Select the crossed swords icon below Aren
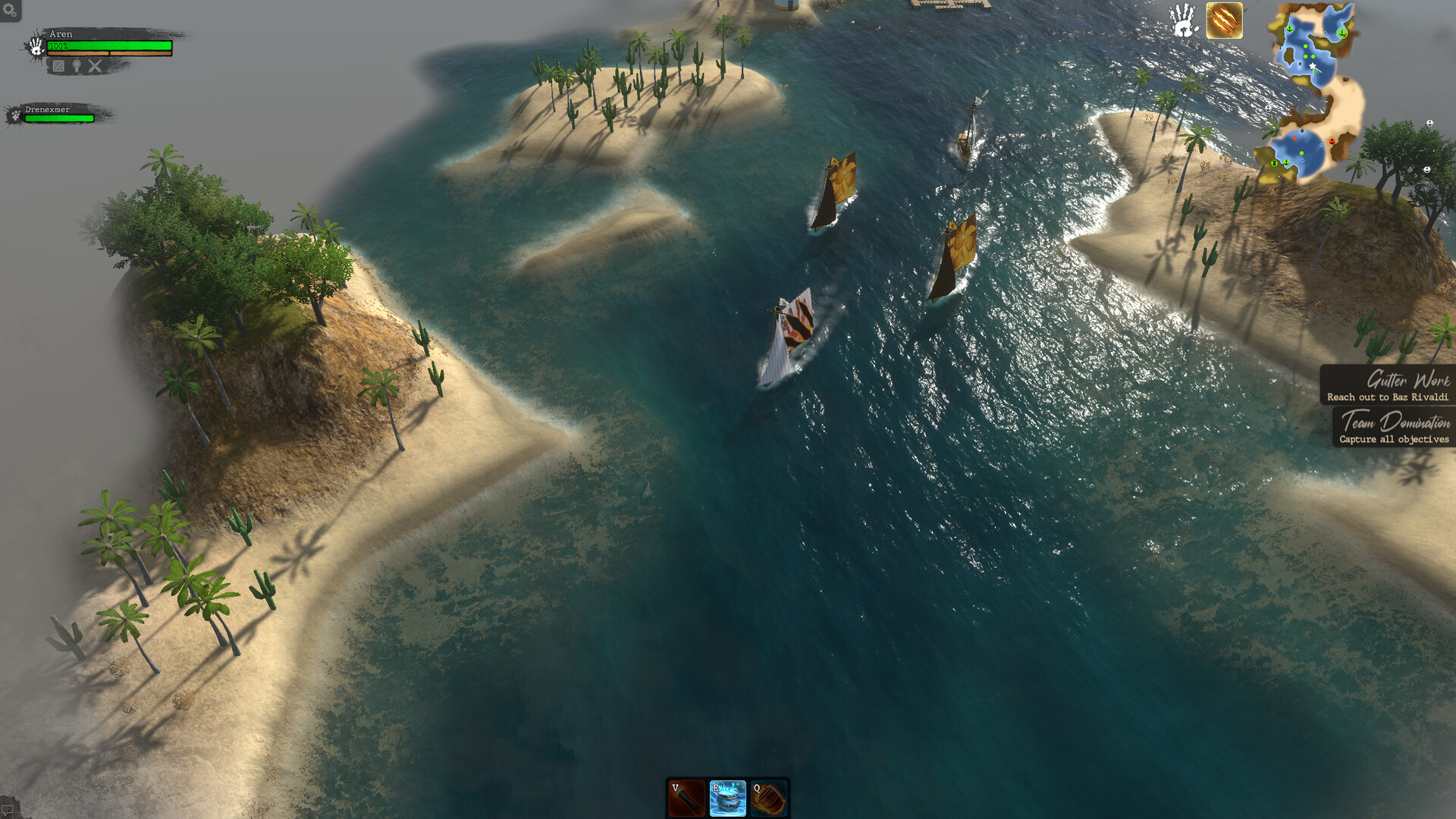Screen dimensions: 1456x819 tap(94, 67)
